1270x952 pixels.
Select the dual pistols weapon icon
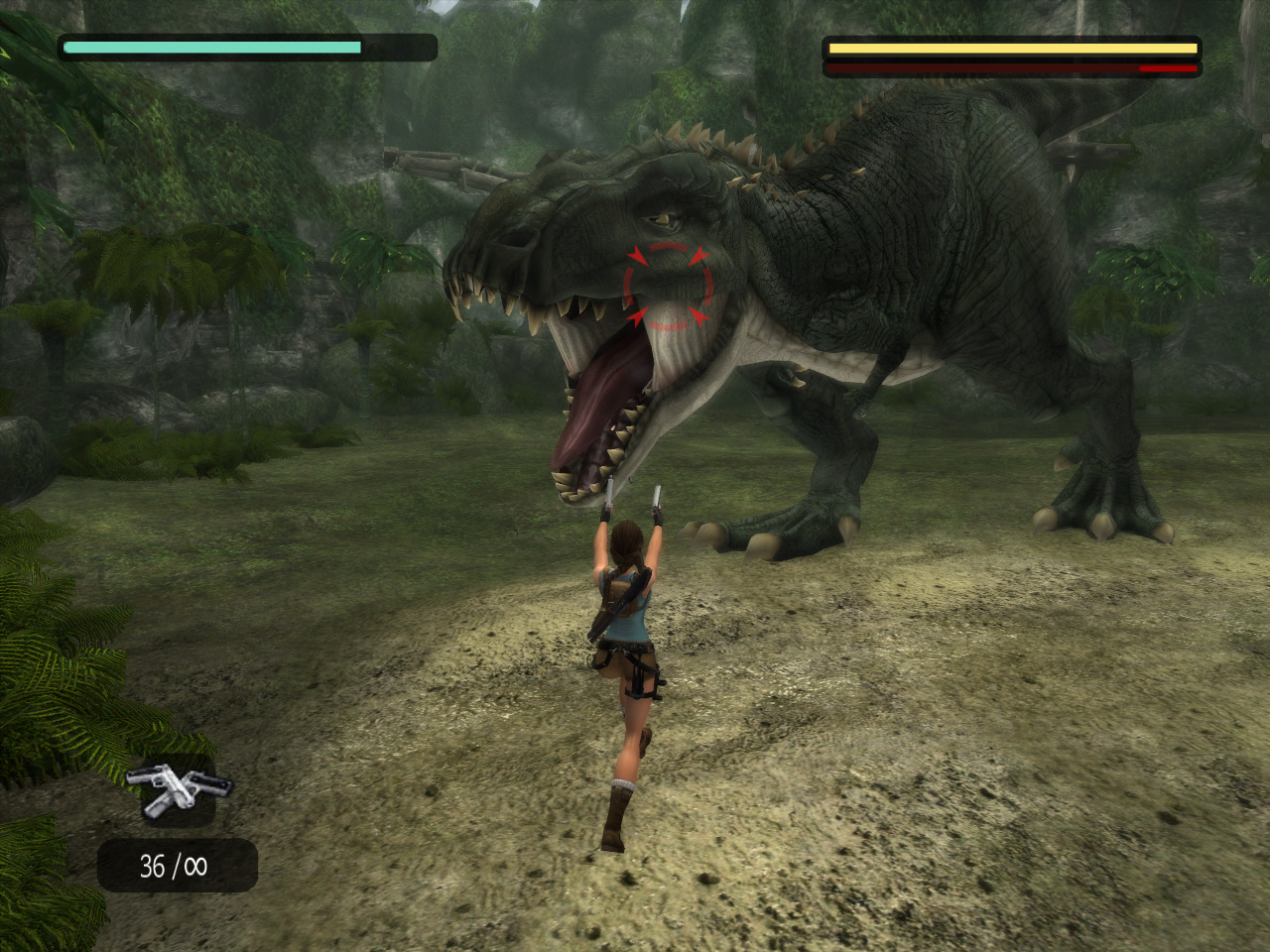coord(178,792)
